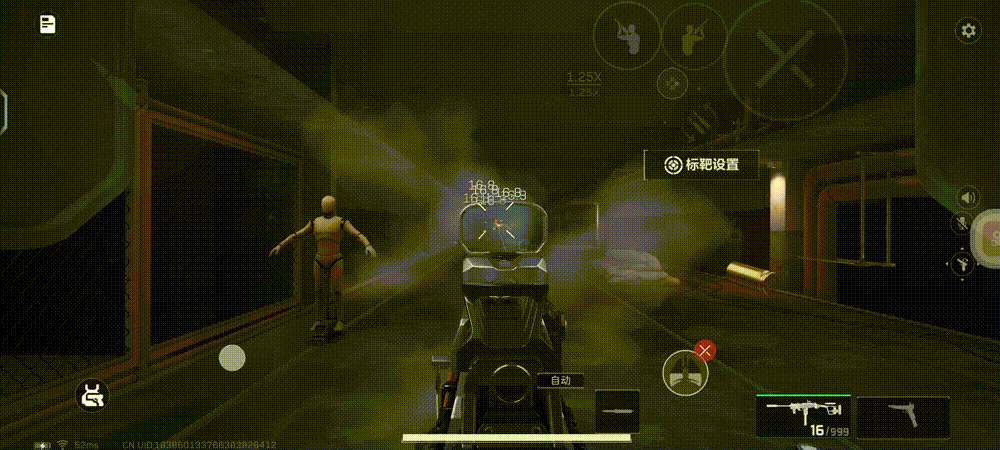
Task: Tap the robot icon button
Action: pos(93,397)
